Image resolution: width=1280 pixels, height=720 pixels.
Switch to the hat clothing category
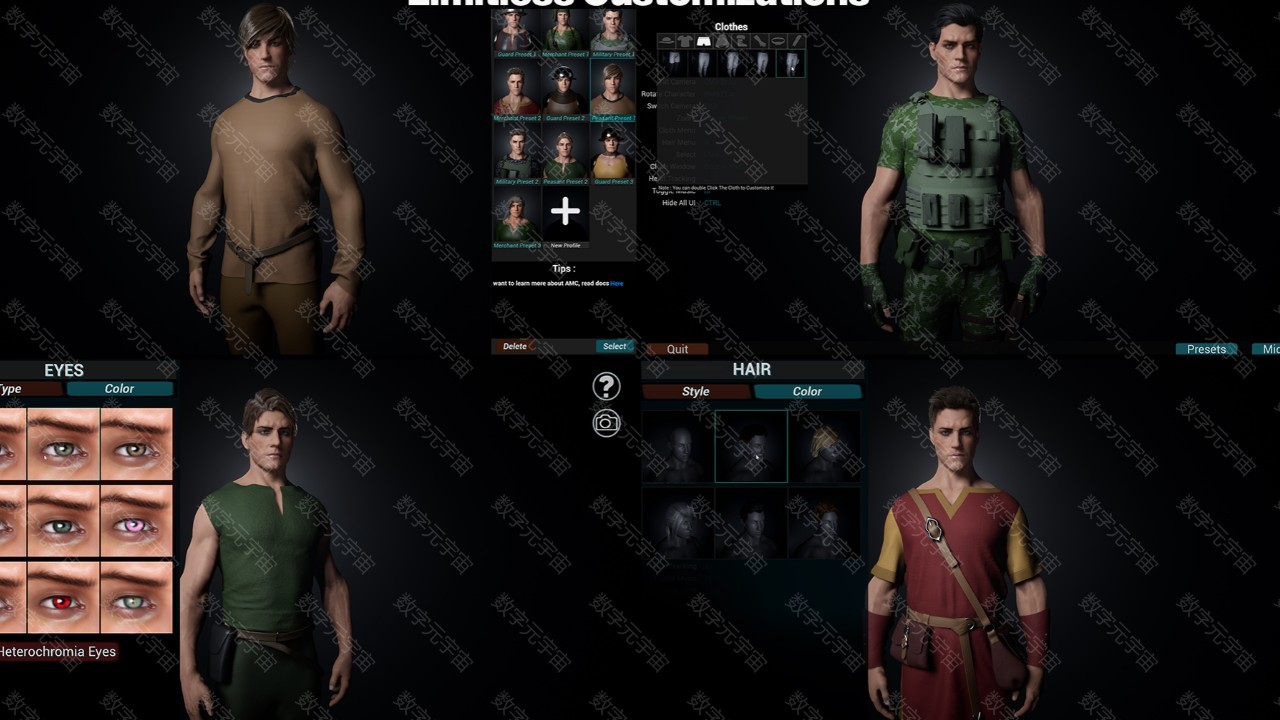coord(666,41)
